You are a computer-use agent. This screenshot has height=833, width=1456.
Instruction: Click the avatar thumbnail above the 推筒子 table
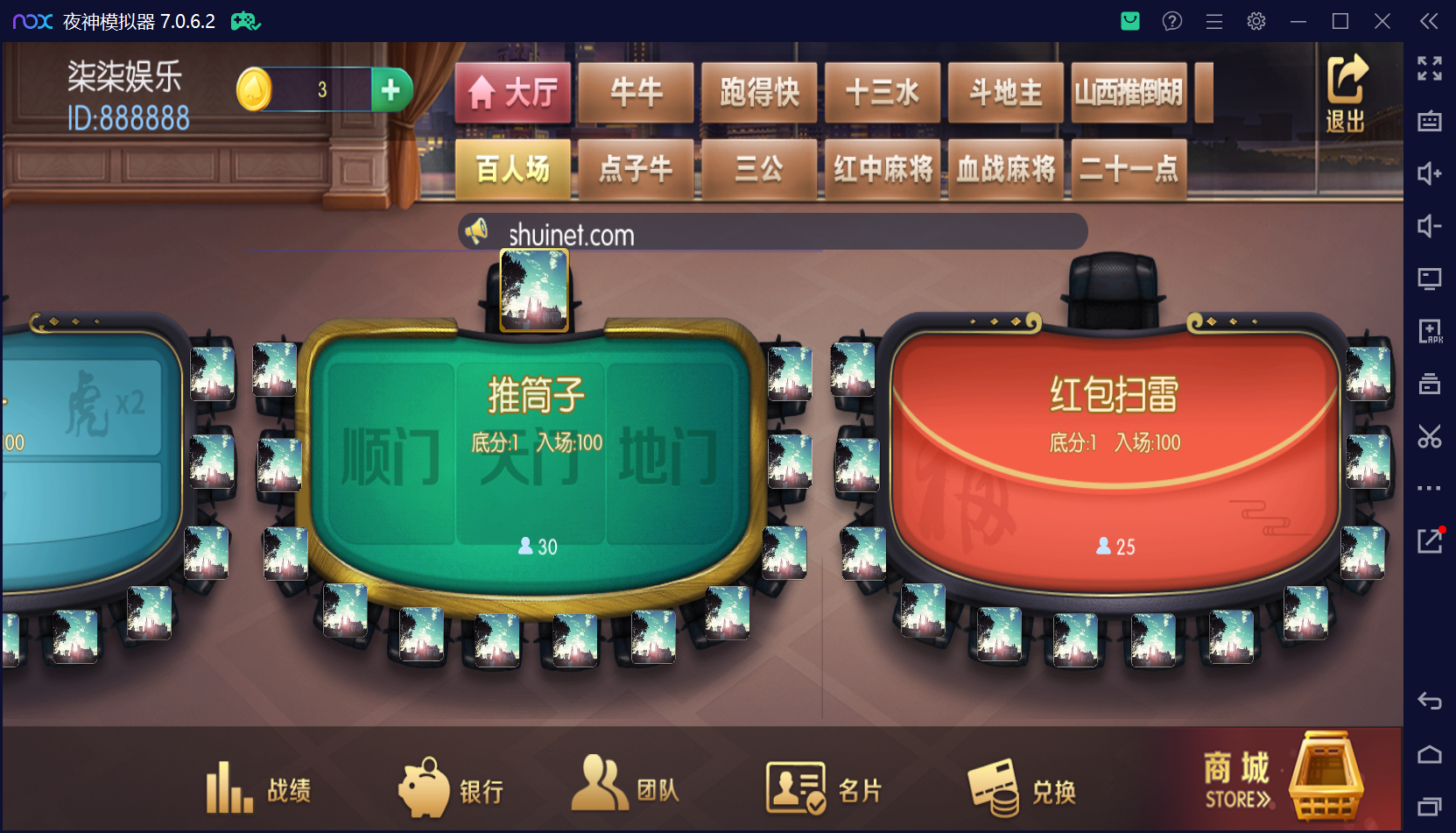coord(535,292)
